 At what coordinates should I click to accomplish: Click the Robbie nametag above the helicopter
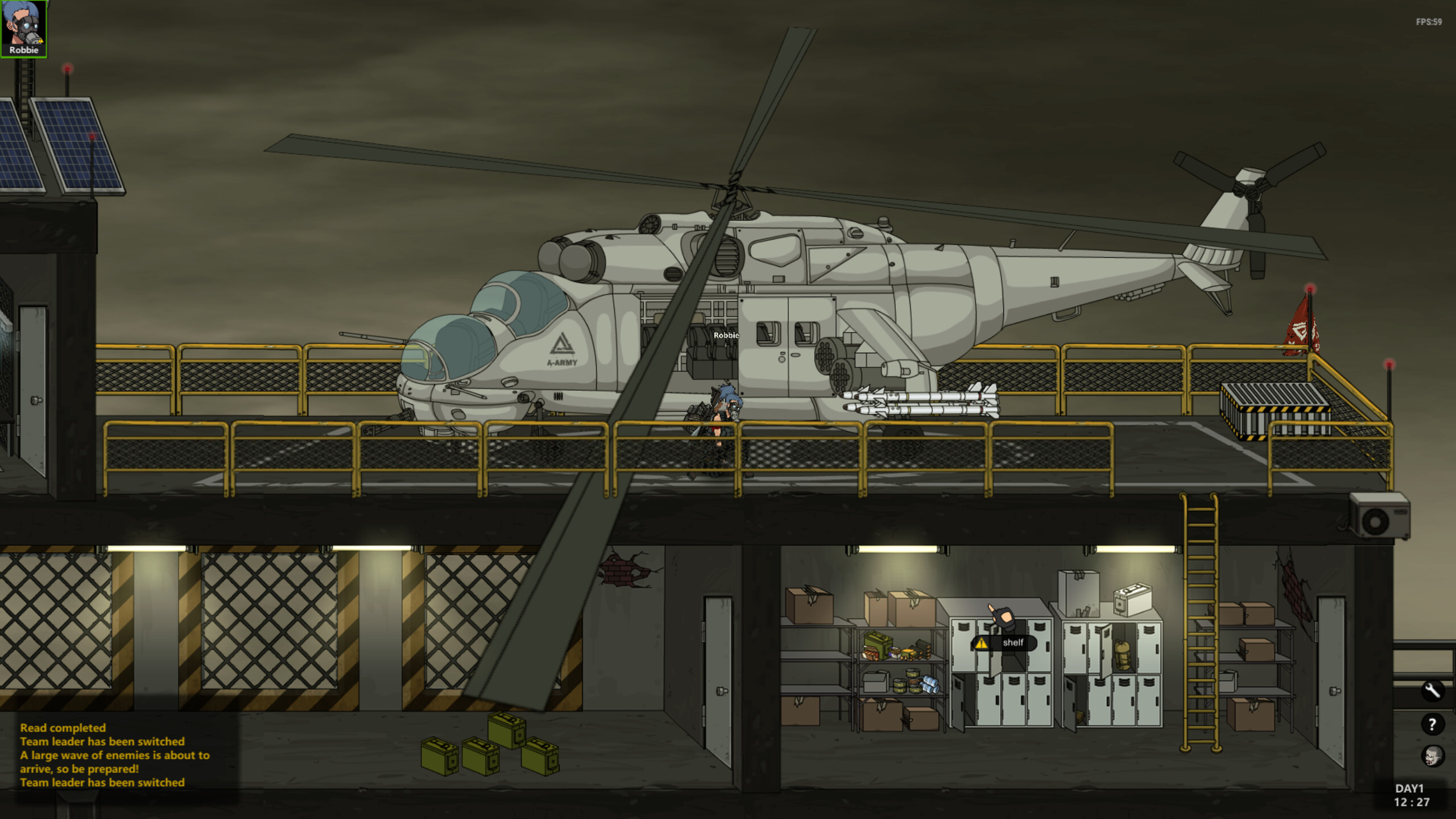[726, 336]
